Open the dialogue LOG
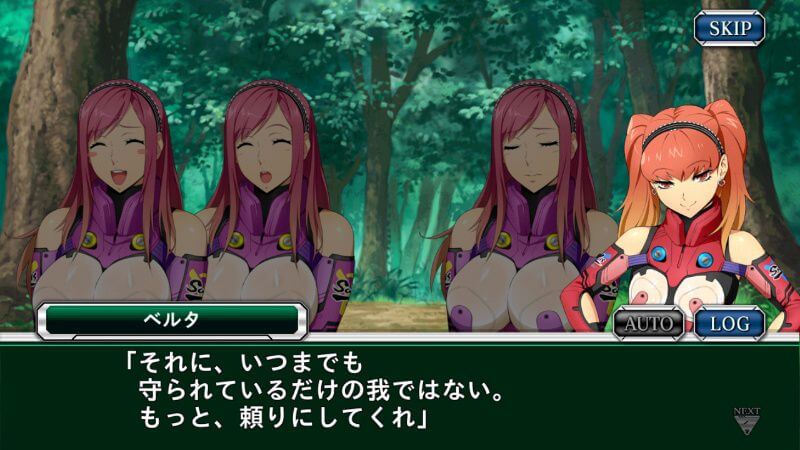 click(x=729, y=323)
